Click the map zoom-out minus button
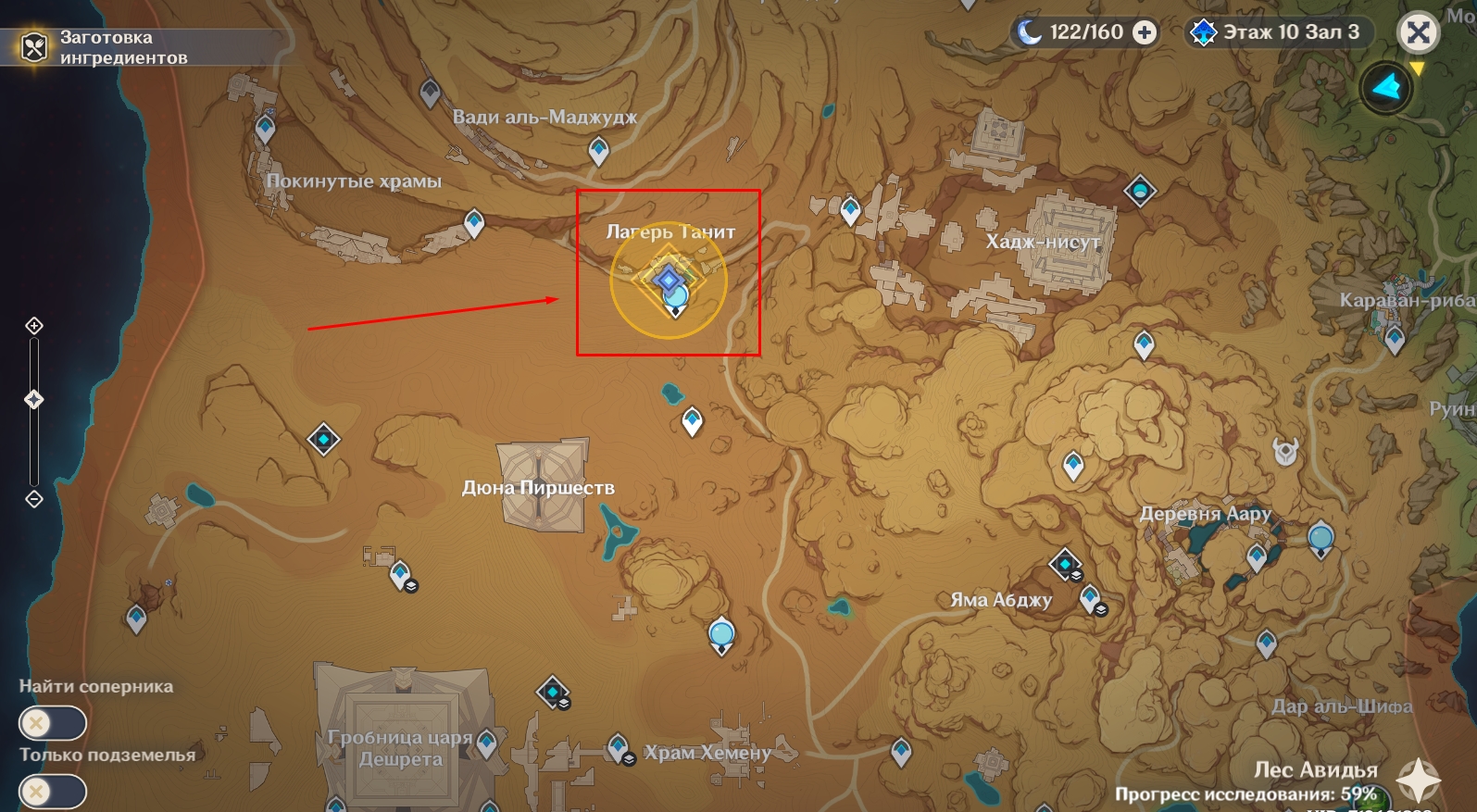This screenshot has width=1477, height=812. pos(34,499)
